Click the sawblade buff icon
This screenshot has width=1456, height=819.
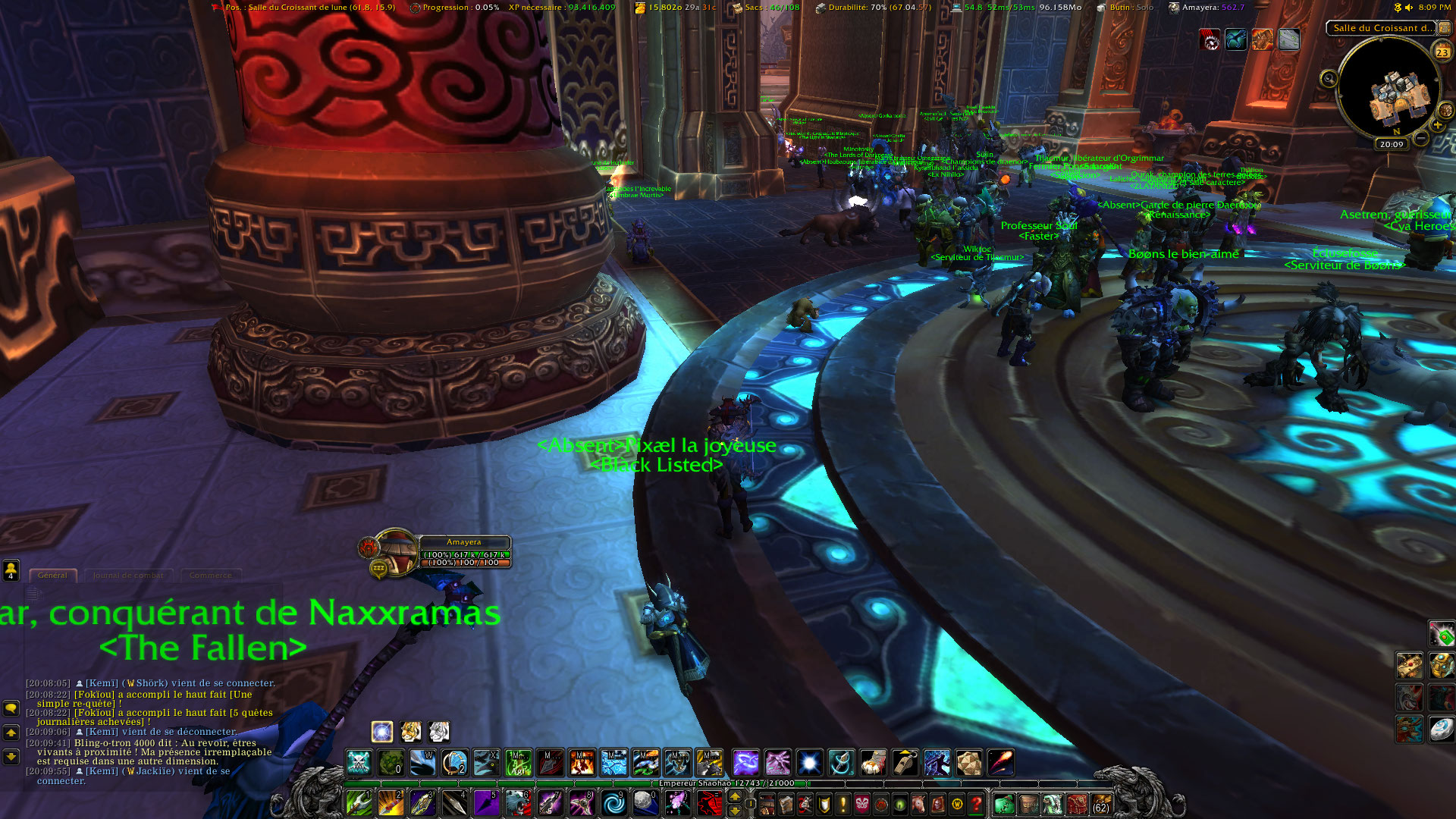[x=1210, y=39]
